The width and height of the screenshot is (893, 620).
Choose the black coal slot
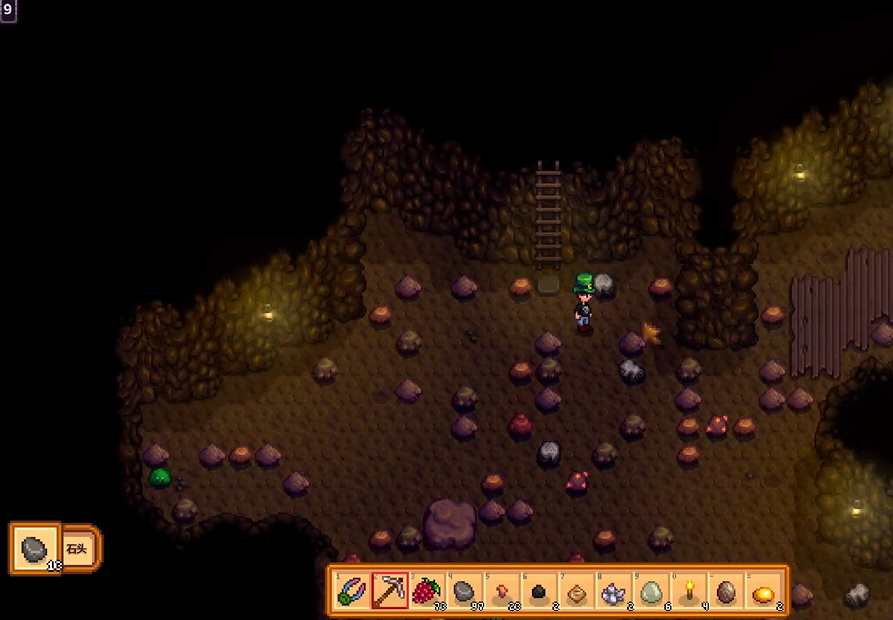point(540,591)
